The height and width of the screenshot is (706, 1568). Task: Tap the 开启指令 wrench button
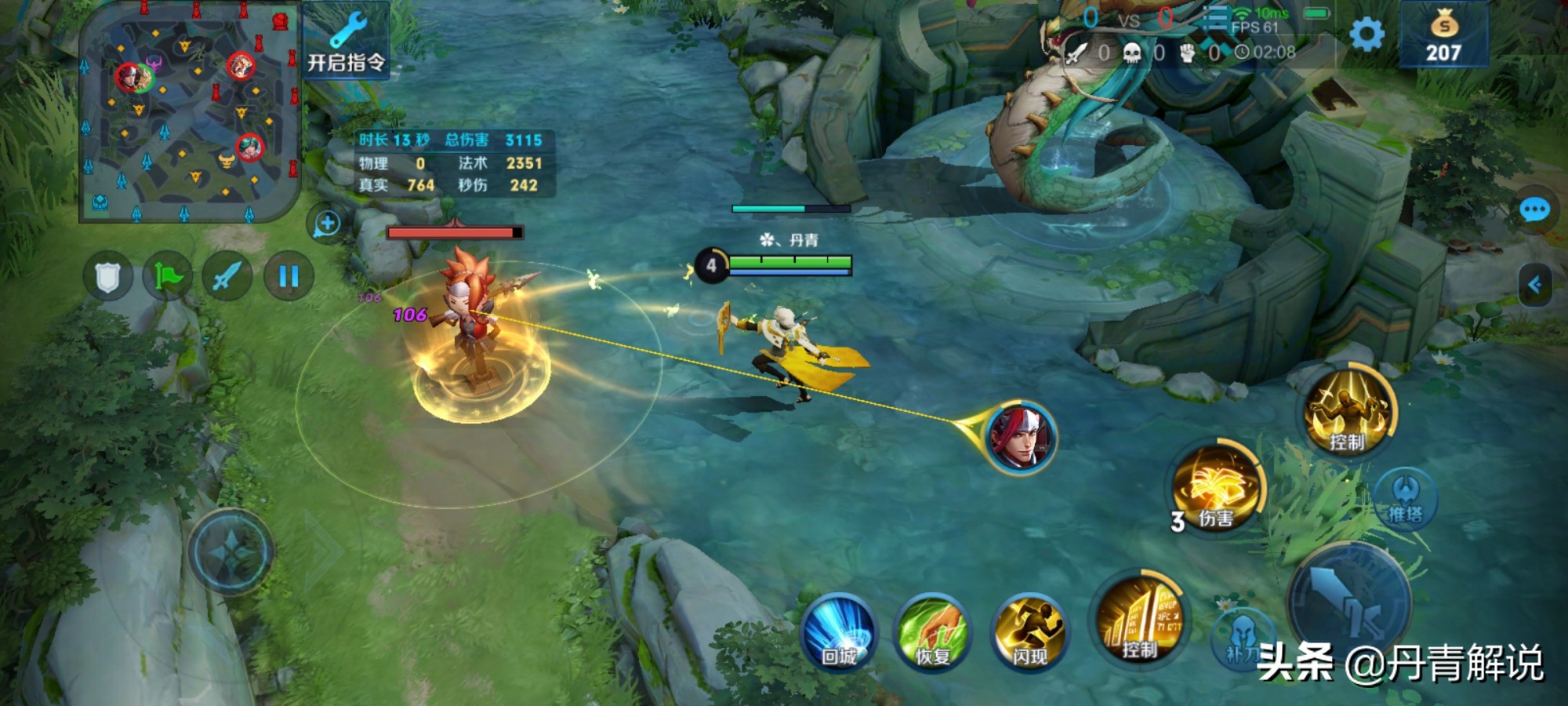pos(346,41)
